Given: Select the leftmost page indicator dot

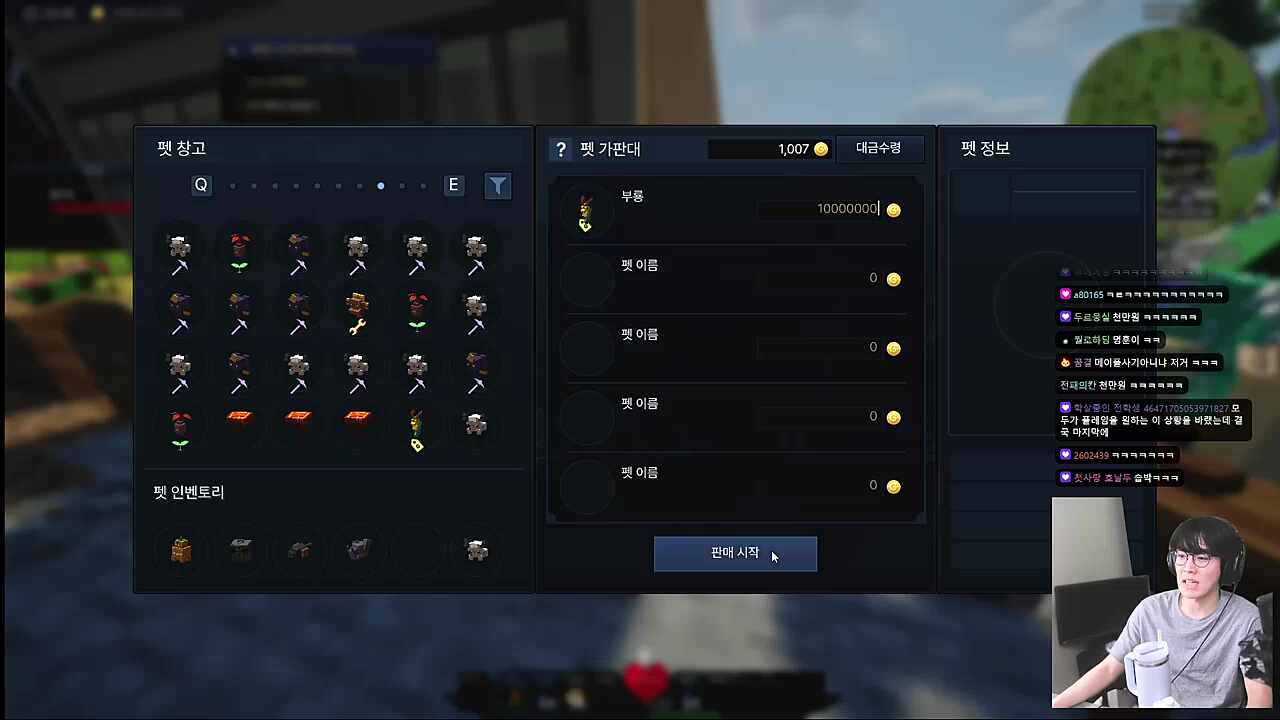Looking at the screenshot, I should (232, 186).
